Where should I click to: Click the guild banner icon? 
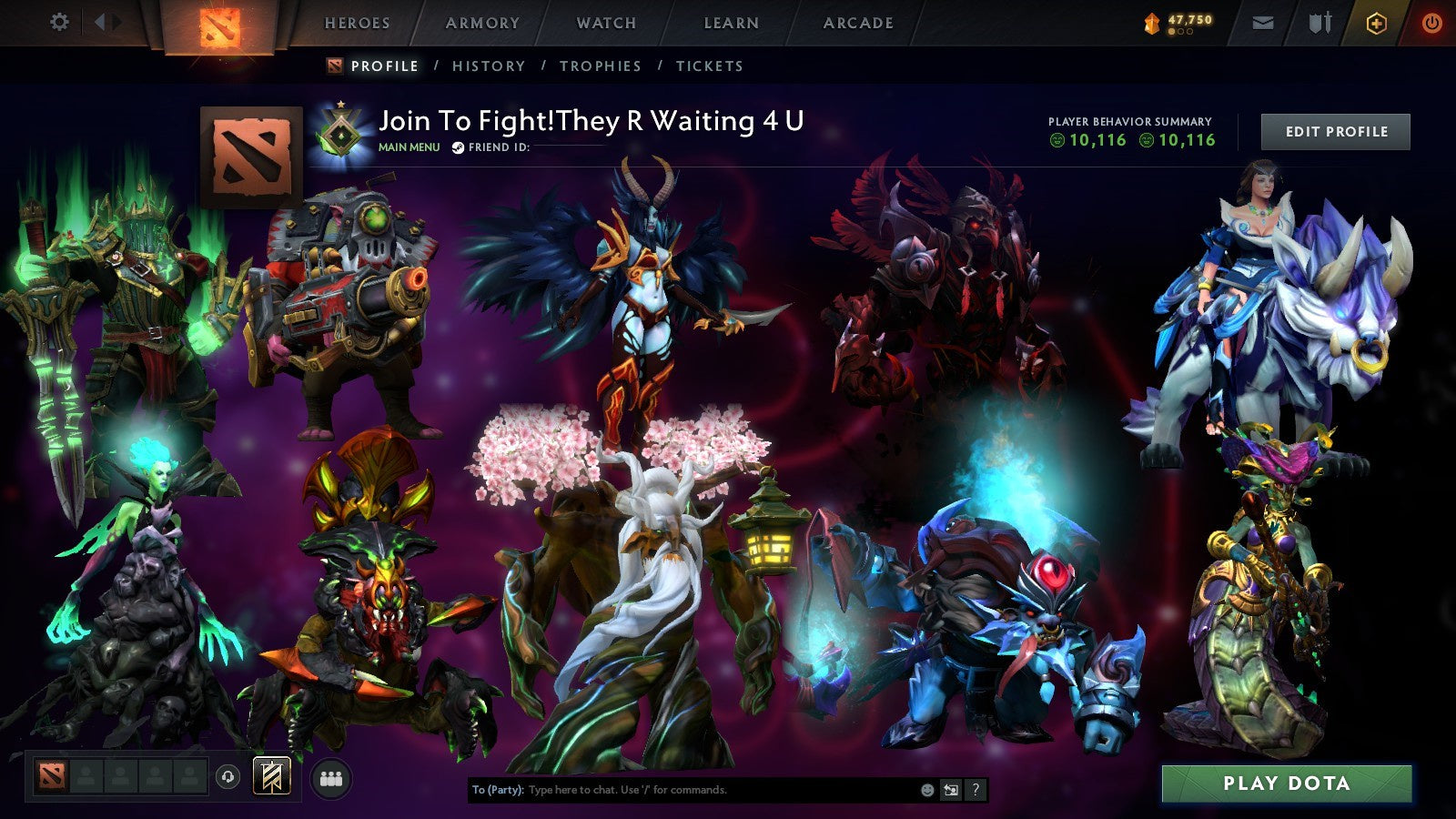tap(272, 775)
